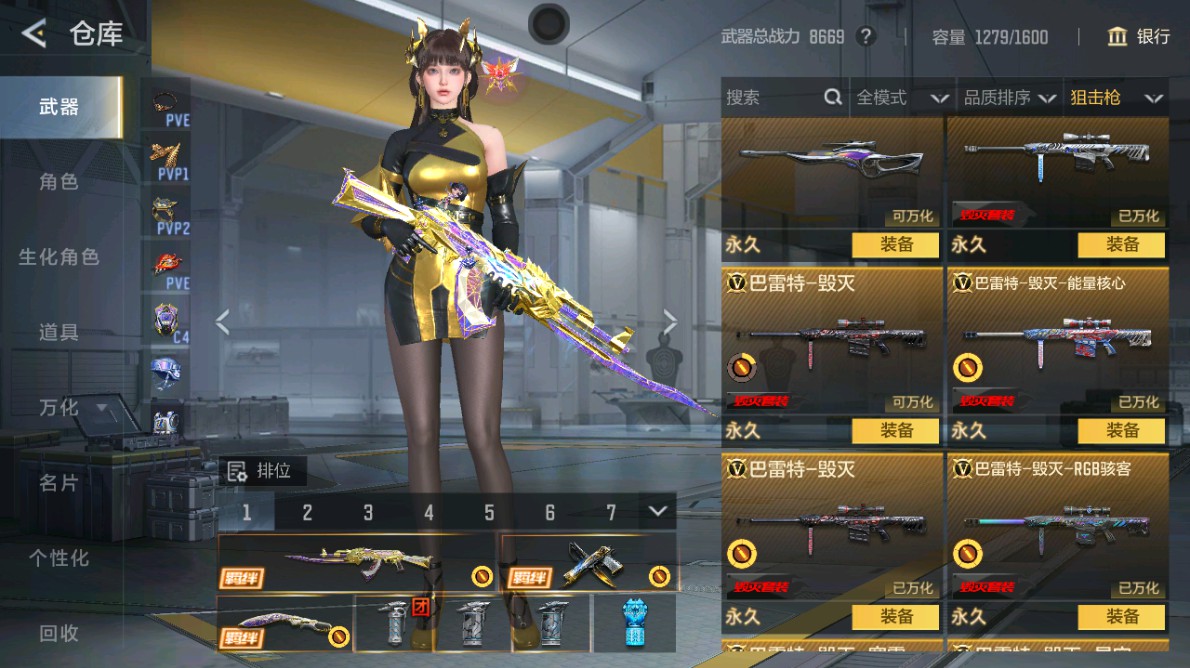Equip the 巴雷特-毁灭-RGB骇客 sniper
The image size is (1190, 668).
click(x=1121, y=617)
